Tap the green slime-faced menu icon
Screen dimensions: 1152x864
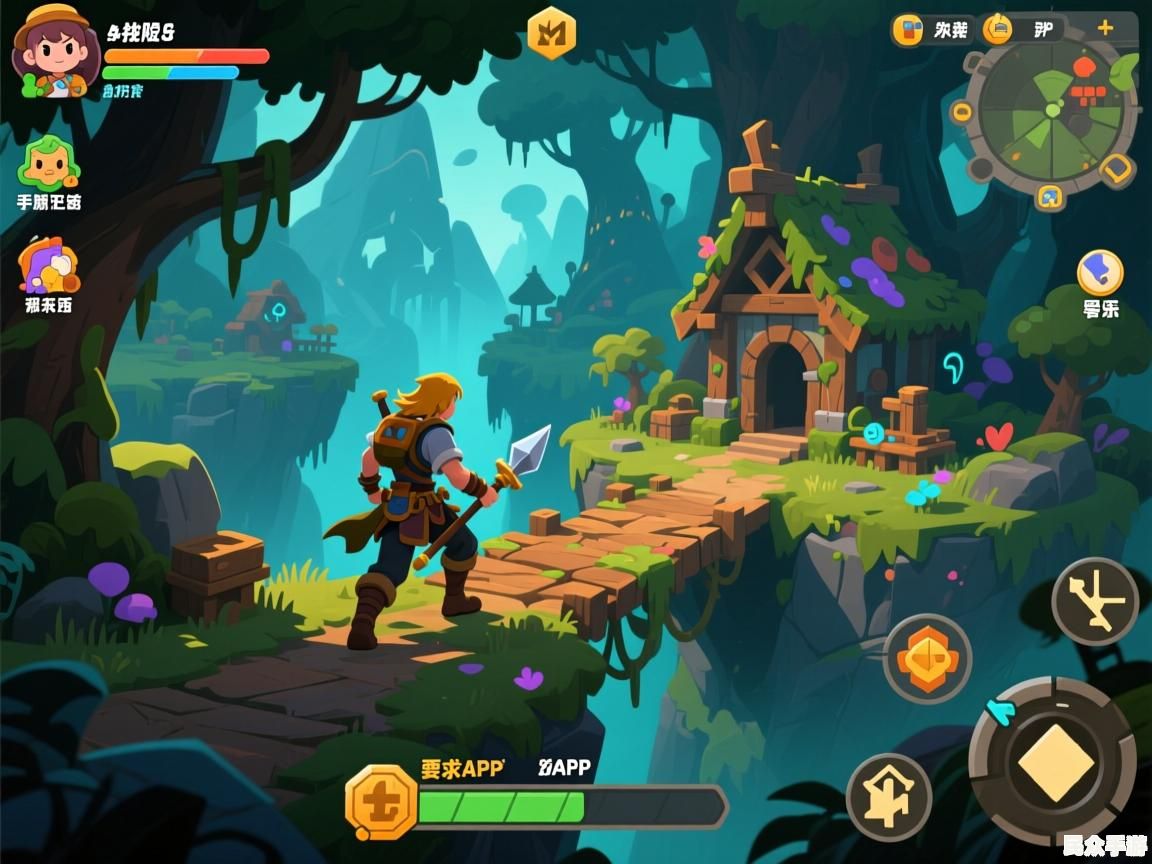pos(48,162)
